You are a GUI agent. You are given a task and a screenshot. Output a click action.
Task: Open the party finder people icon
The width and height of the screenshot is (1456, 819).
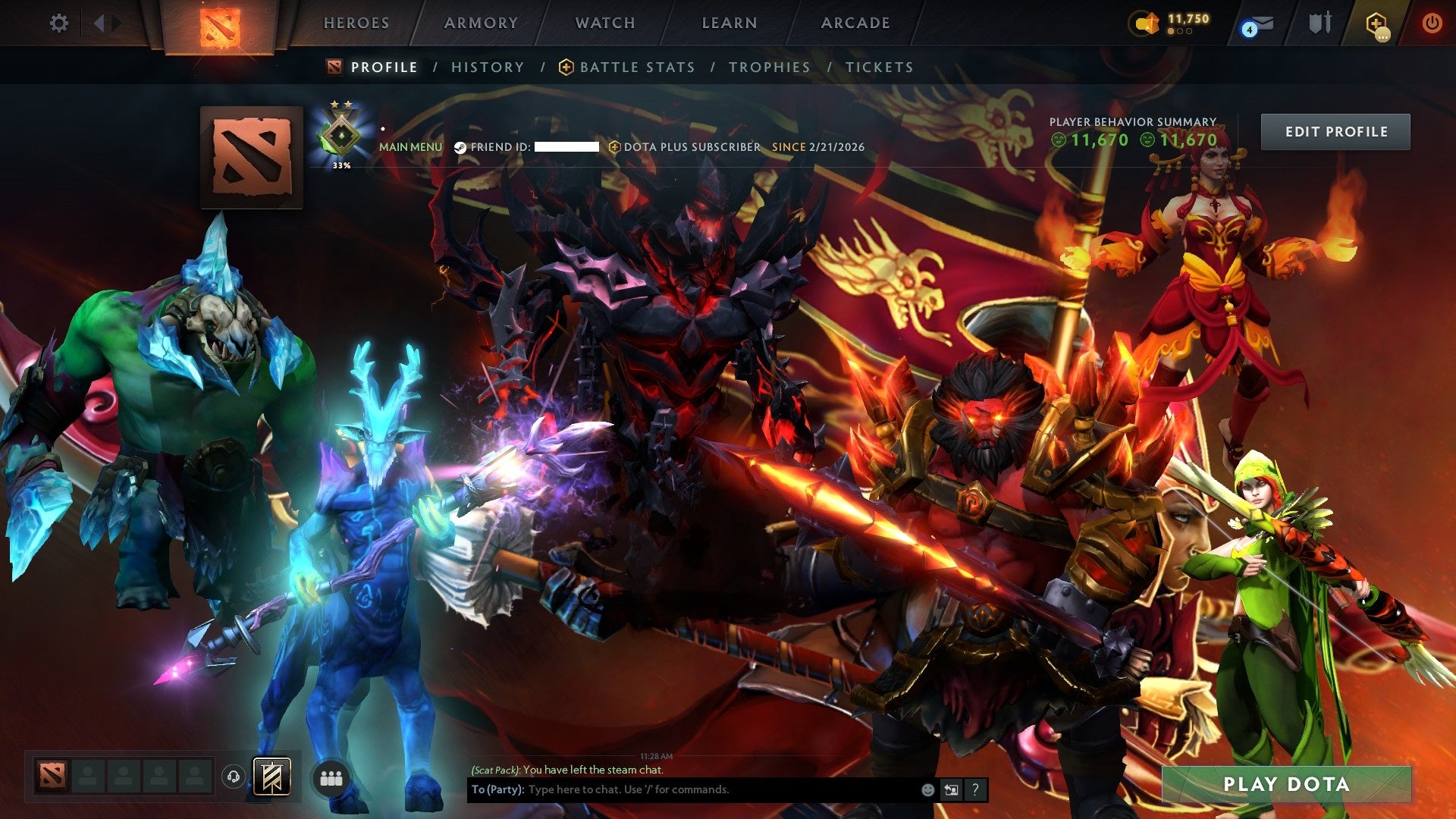[x=331, y=777]
